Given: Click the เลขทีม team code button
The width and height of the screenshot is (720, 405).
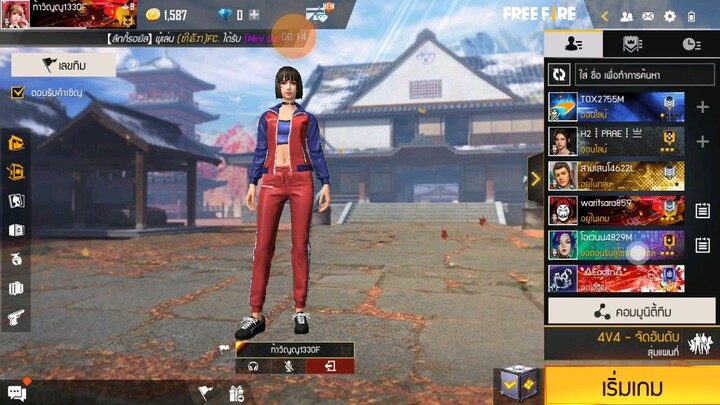Looking at the screenshot, I should 64,65.
